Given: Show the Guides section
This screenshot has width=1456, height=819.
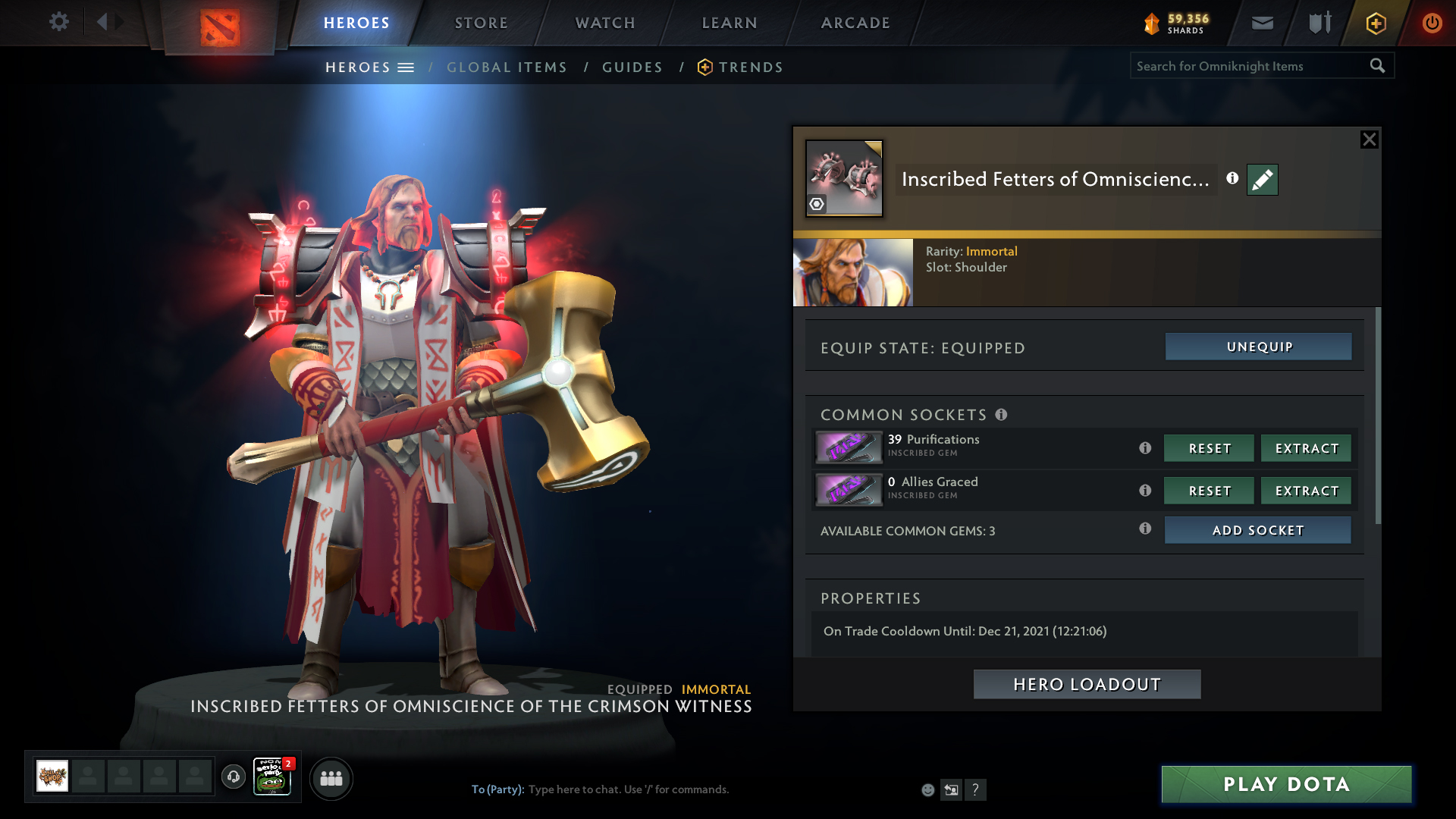Looking at the screenshot, I should click(632, 67).
